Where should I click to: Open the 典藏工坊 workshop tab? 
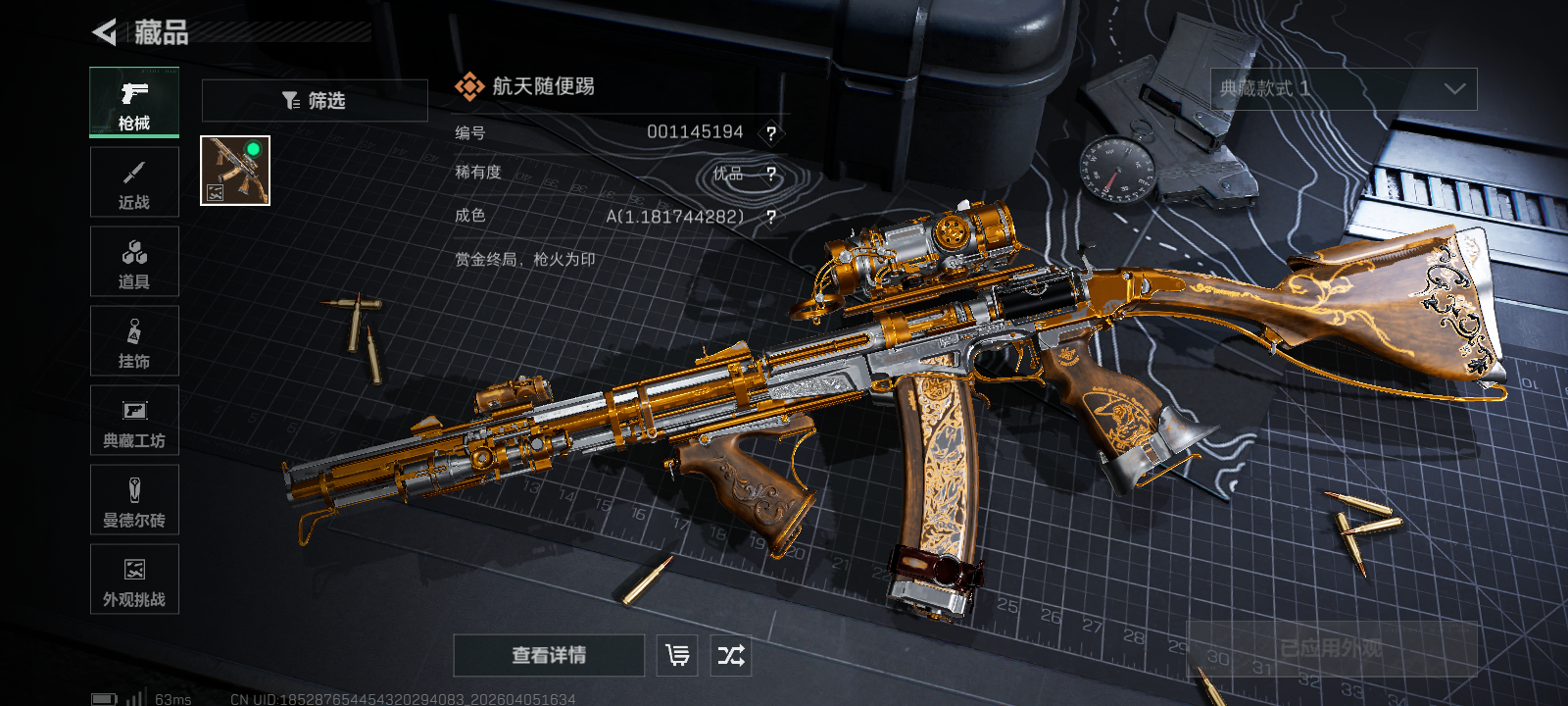(134, 421)
